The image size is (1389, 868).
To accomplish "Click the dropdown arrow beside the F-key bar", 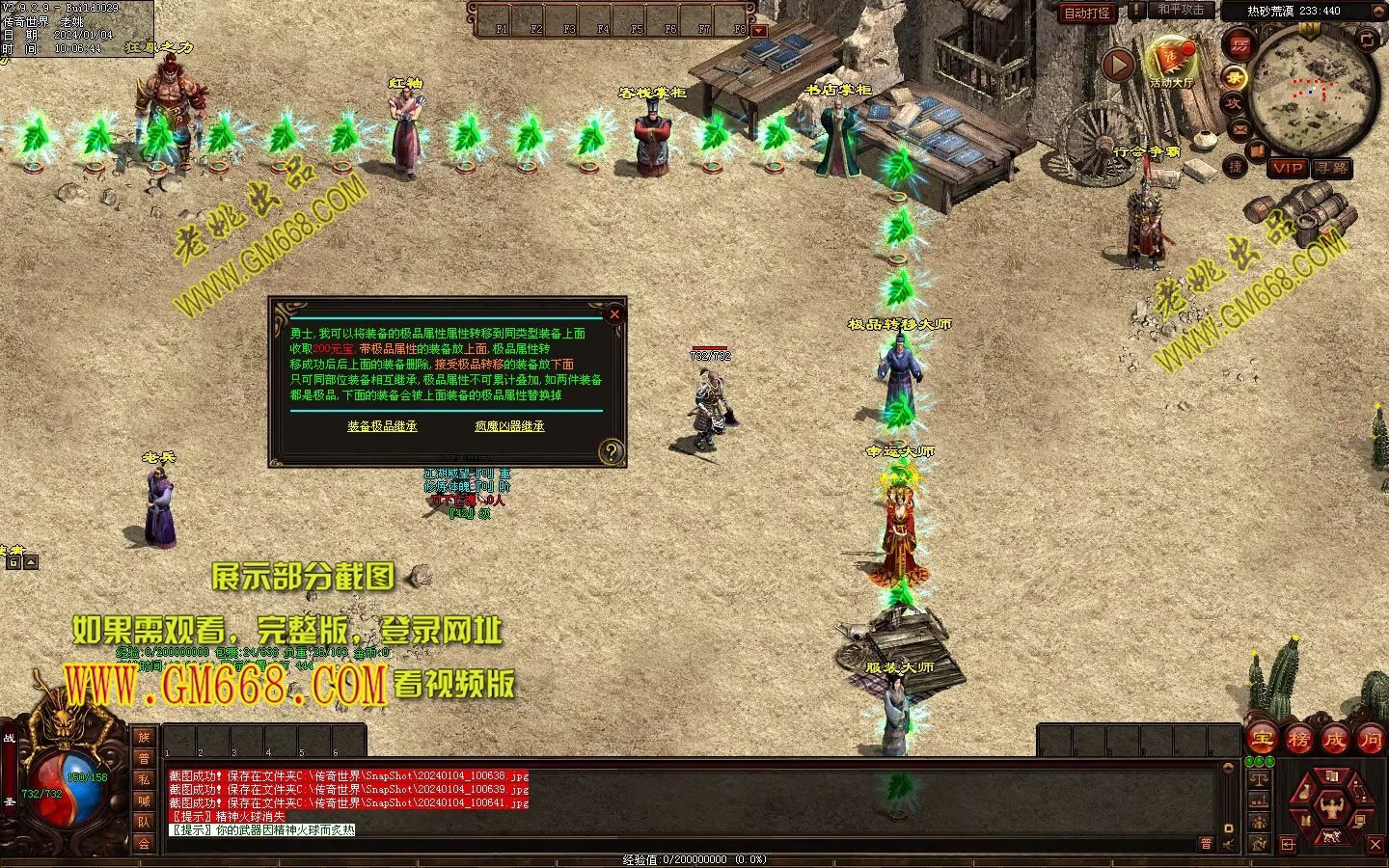I will pyautogui.click(x=759, y=31).
